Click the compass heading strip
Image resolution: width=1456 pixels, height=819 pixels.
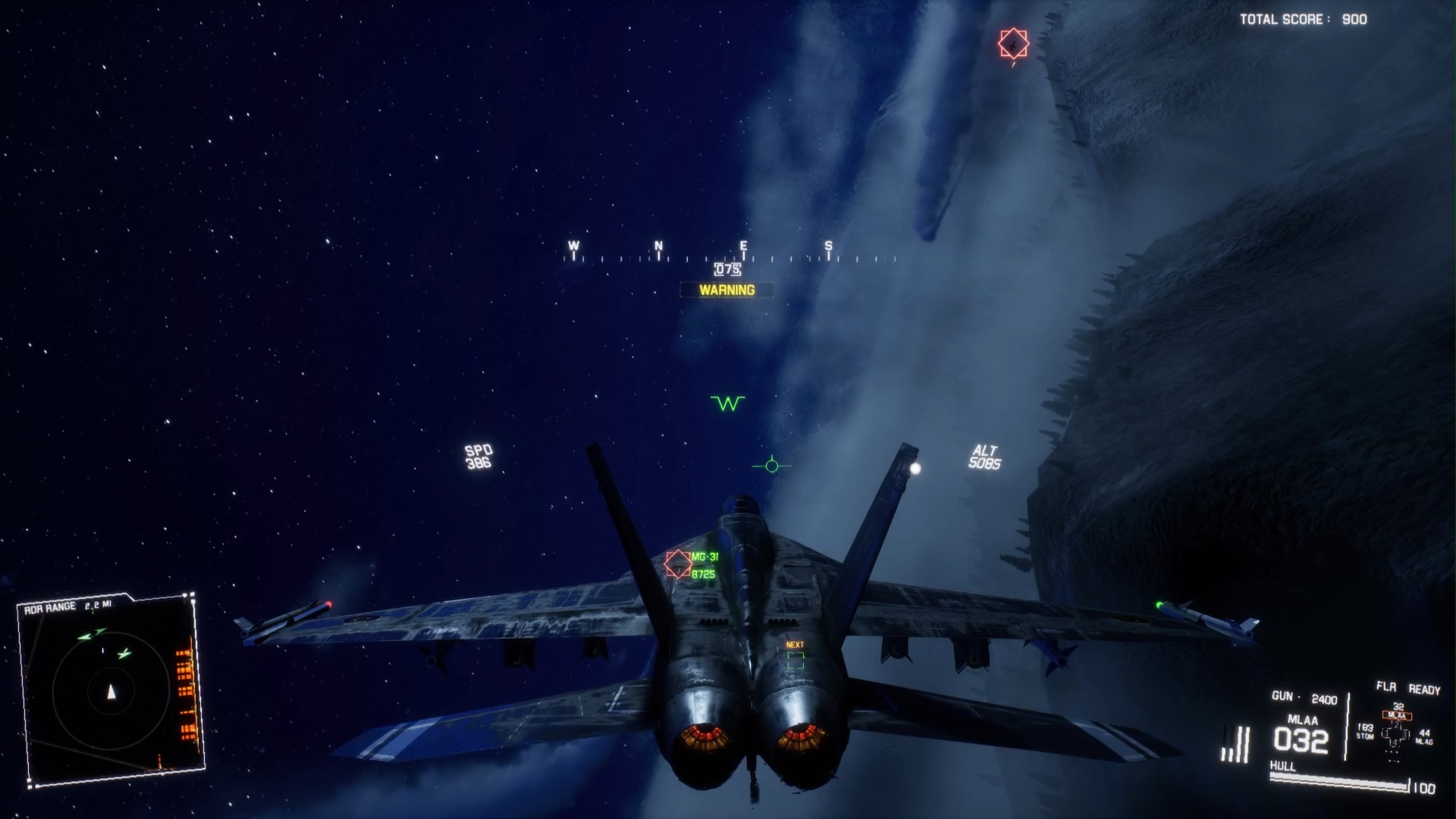[x=728, y=256]
